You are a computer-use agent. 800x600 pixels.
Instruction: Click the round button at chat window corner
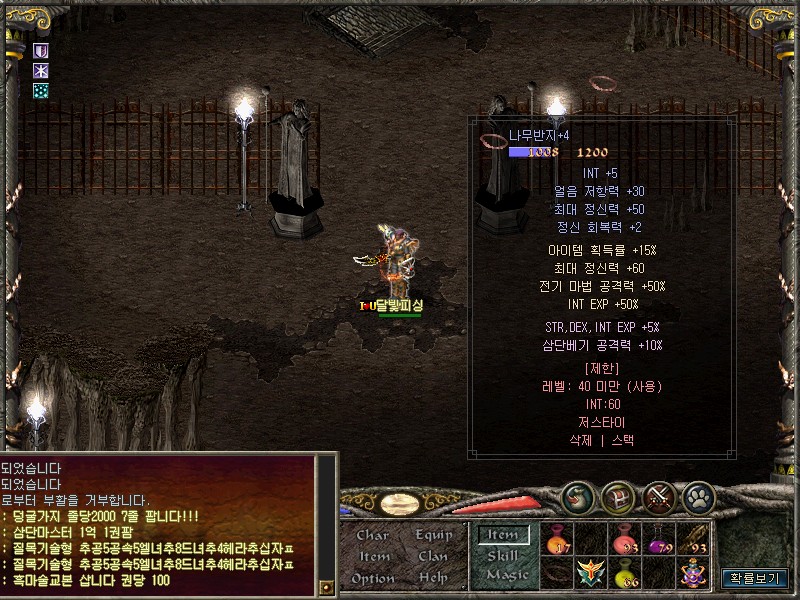click(x=325, y=586)
